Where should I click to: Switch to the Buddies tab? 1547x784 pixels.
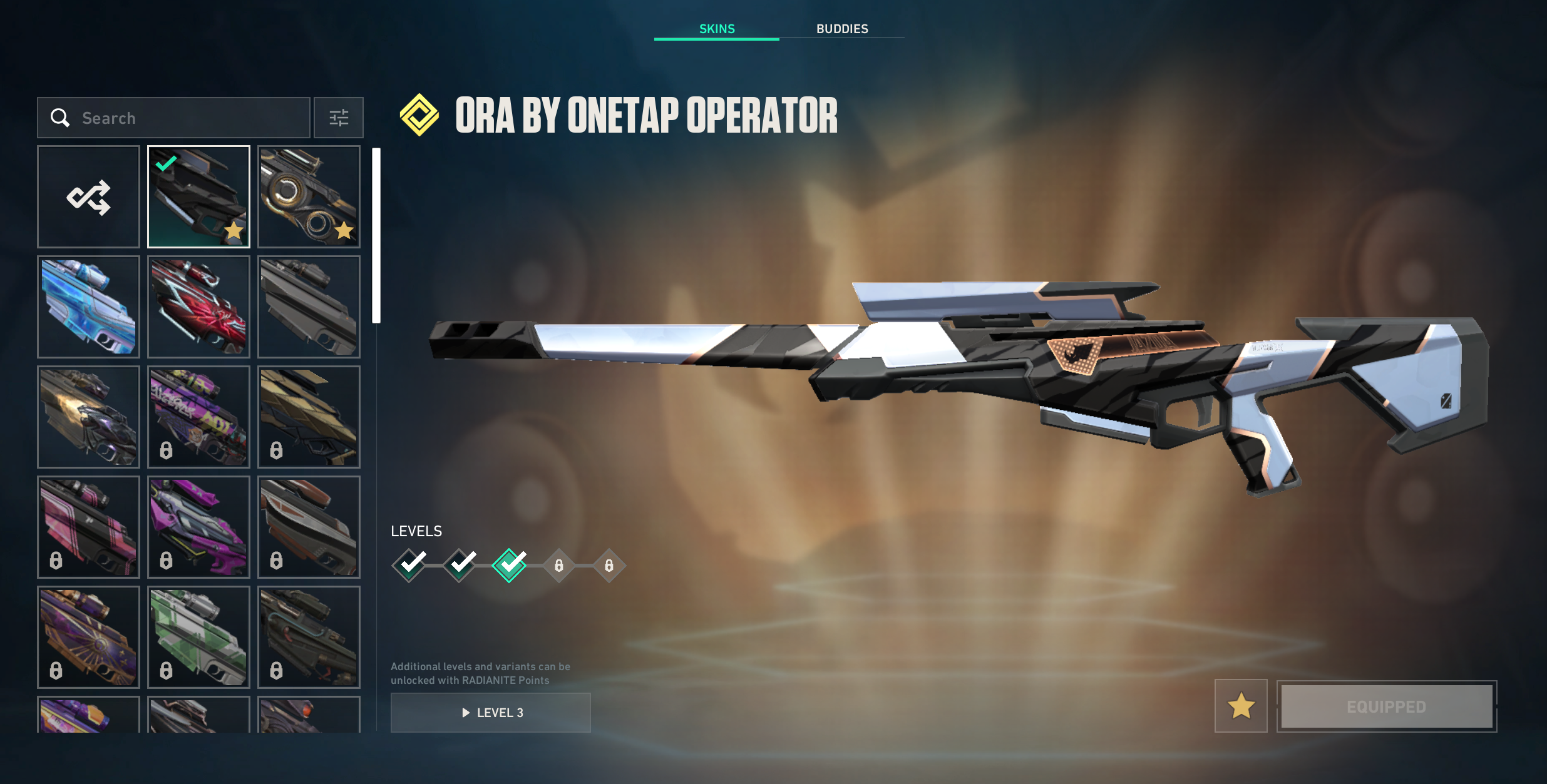tap(841, 29)
